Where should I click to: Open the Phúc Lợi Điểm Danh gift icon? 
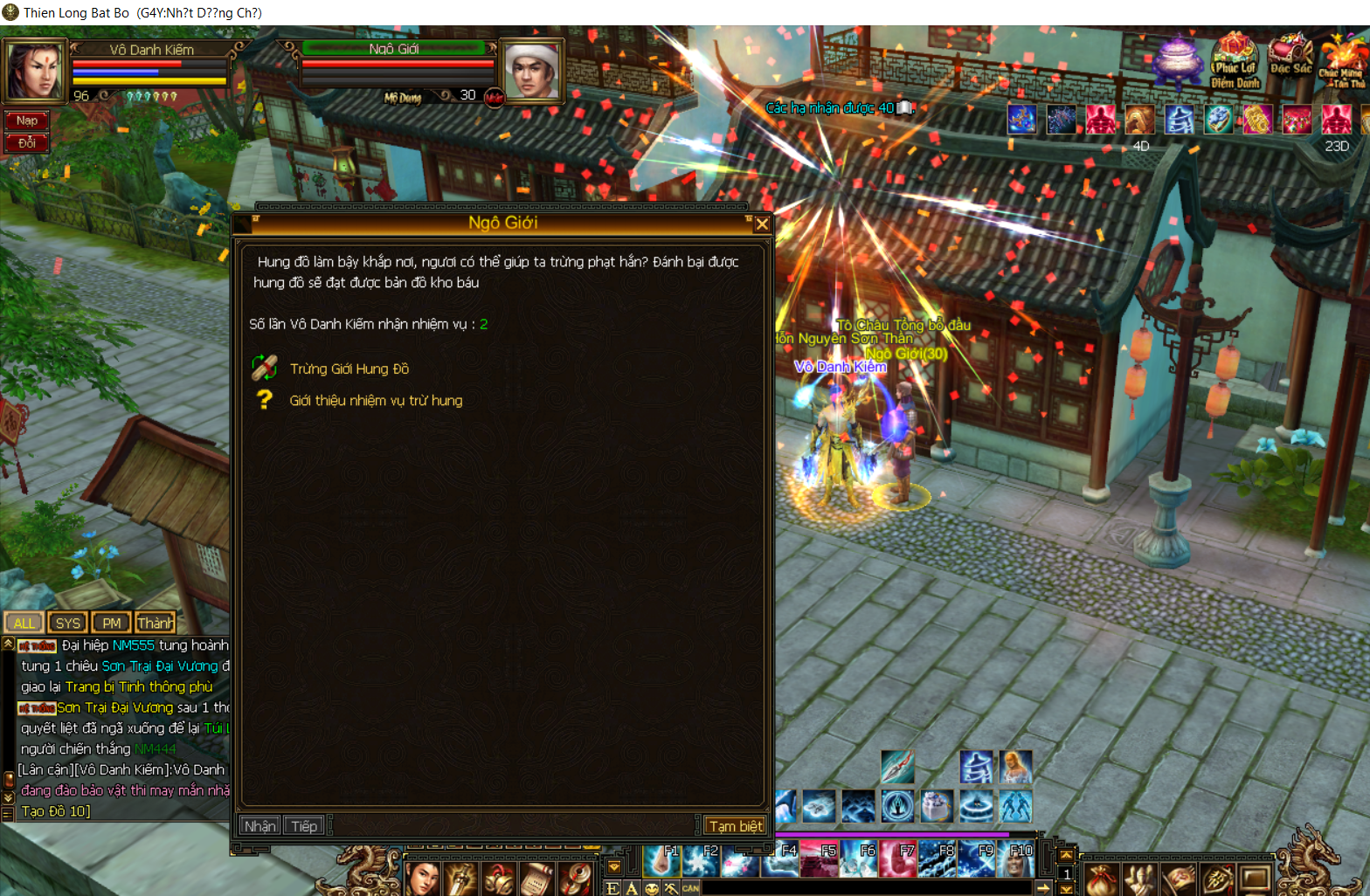pyautogui.click(x=1234, y=61)
